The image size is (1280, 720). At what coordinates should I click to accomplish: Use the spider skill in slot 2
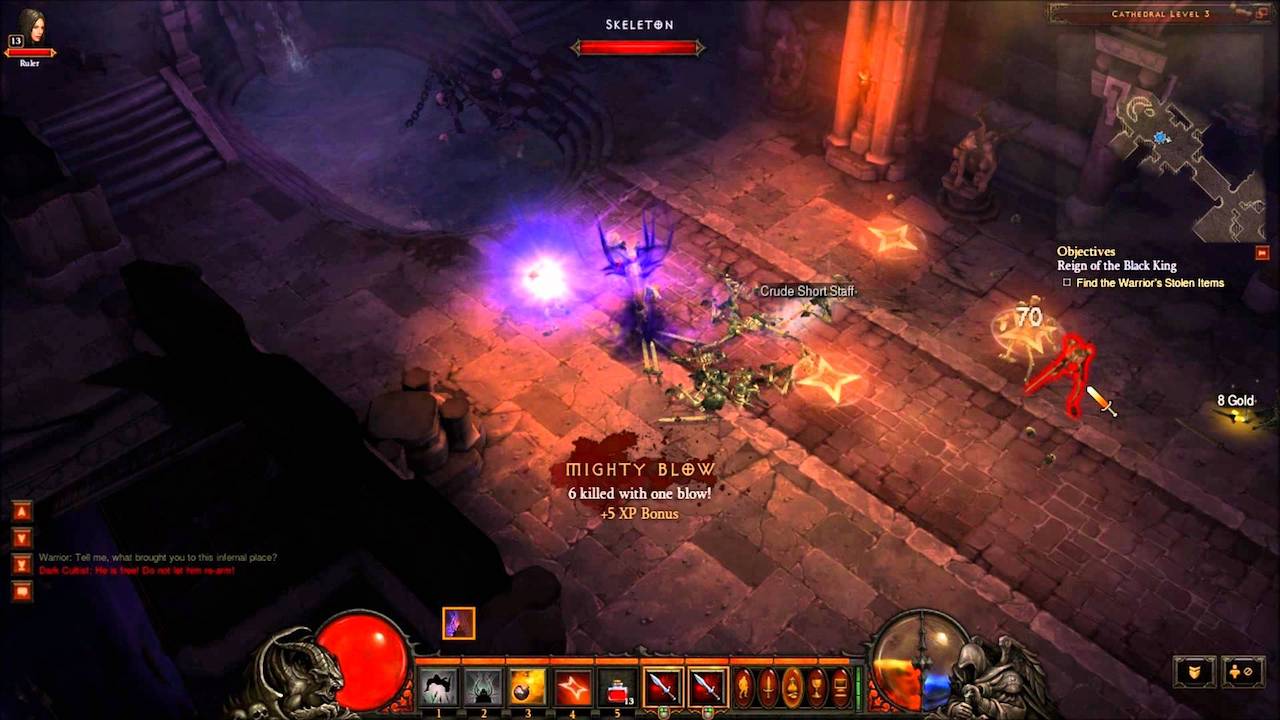[x=483, y=687]
